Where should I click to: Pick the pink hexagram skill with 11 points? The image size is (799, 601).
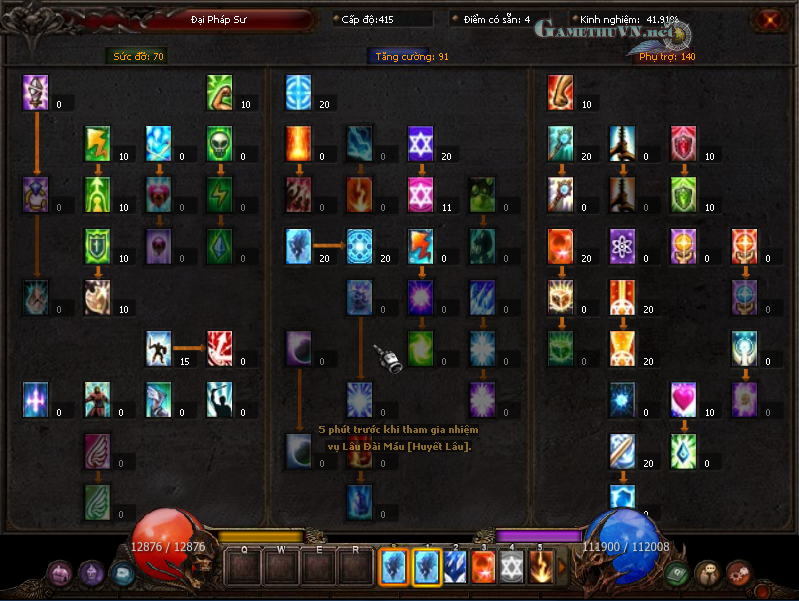(x=421, y=194)
